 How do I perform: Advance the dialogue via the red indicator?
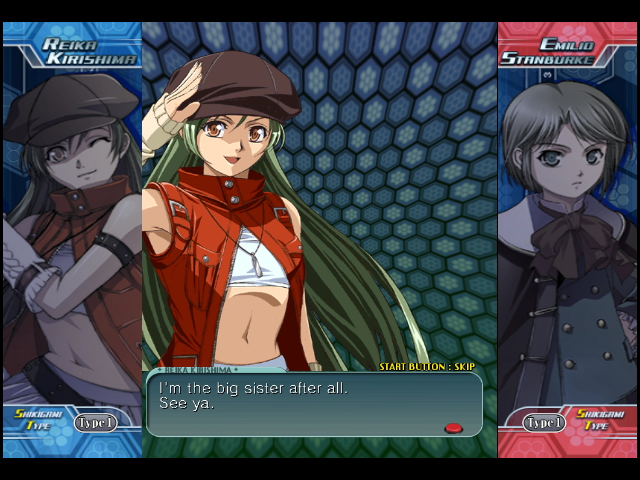(x=453, y=428)
